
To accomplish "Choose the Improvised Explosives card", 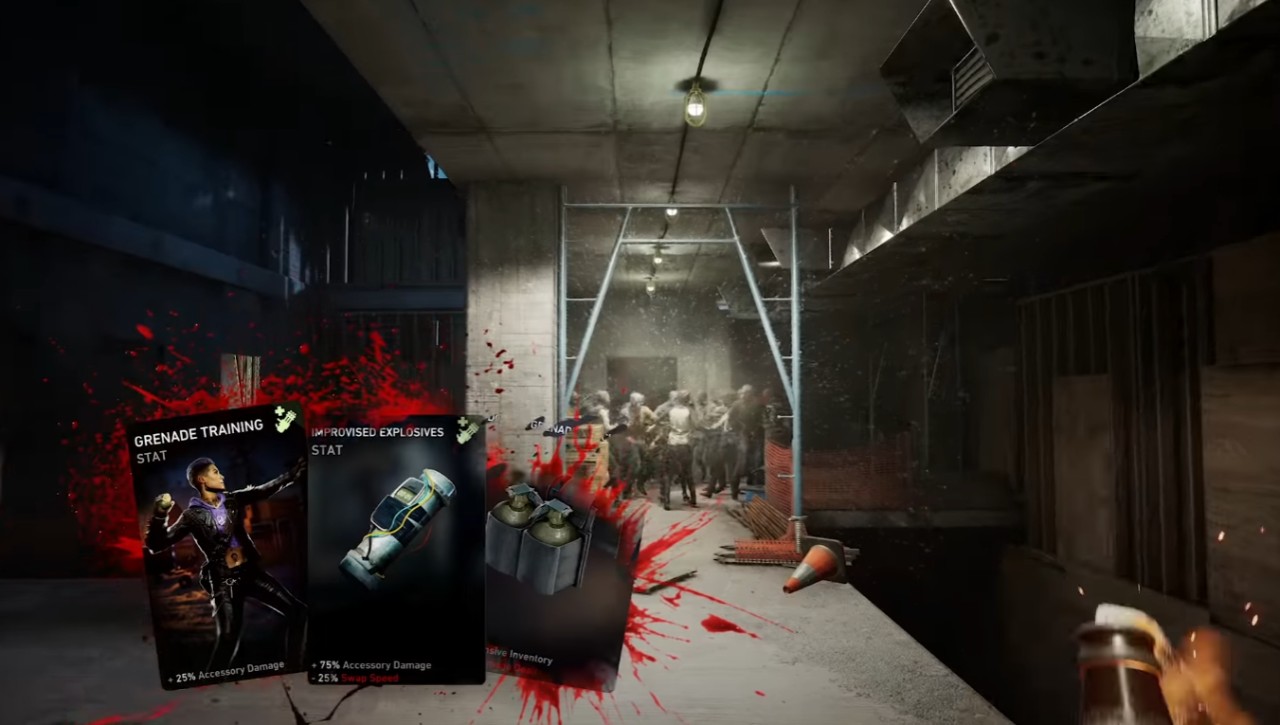I will [397, 550].
